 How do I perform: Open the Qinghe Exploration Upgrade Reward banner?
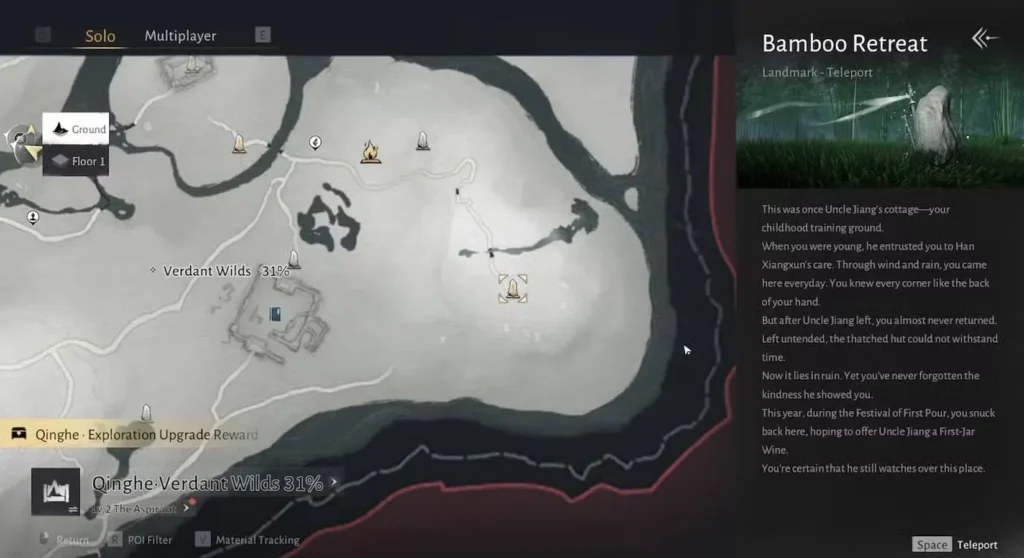[x=135, y=434]
